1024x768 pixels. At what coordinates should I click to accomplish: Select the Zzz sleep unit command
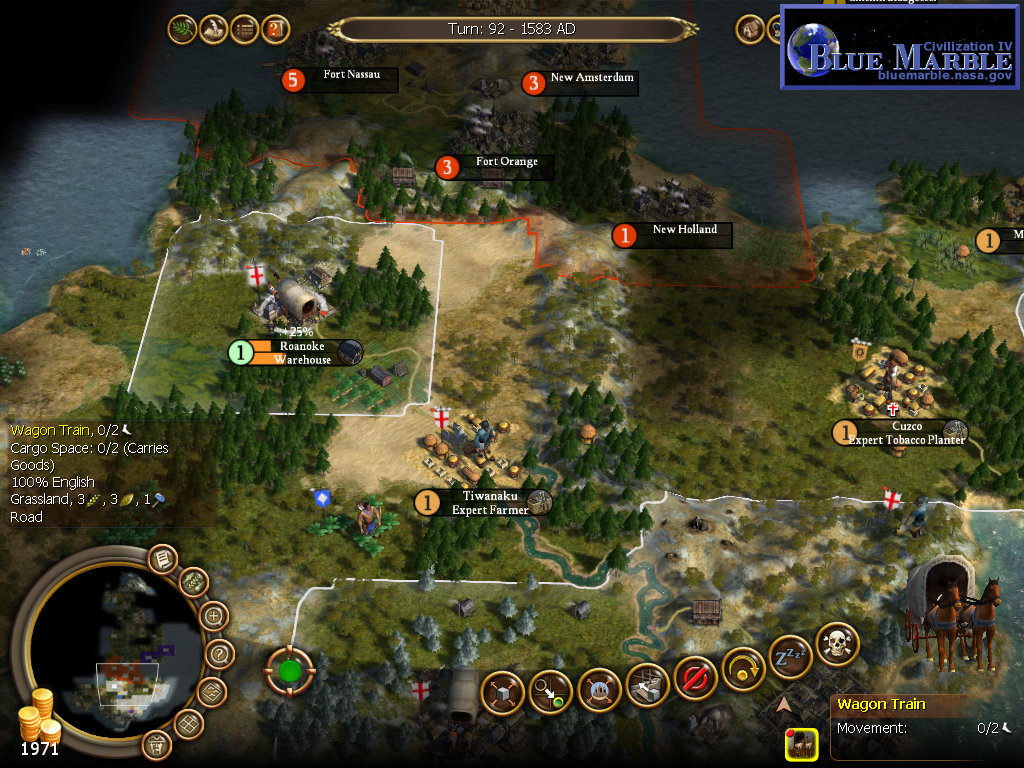(790, 655)
